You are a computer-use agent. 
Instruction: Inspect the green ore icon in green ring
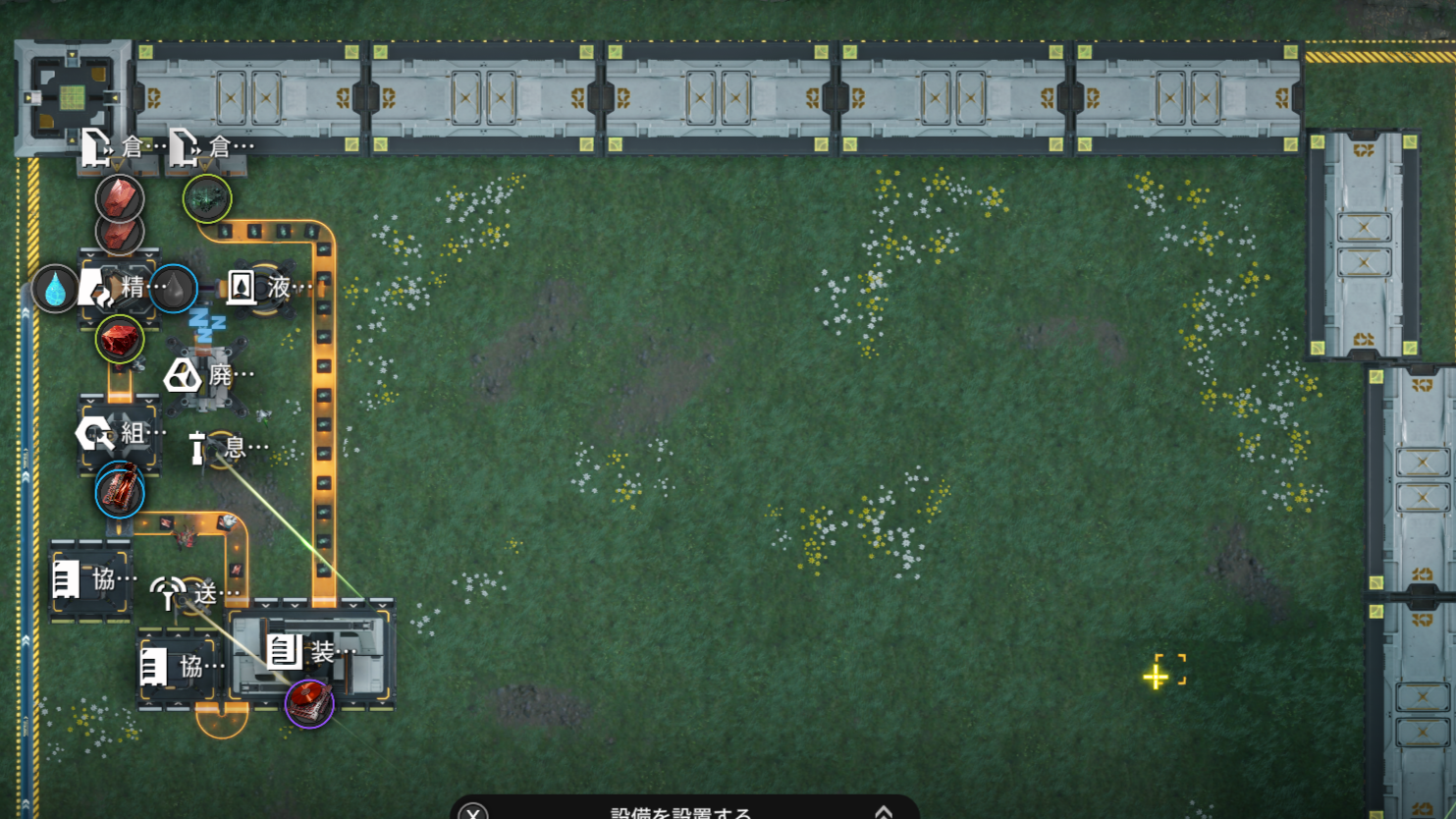coord(207,199)
